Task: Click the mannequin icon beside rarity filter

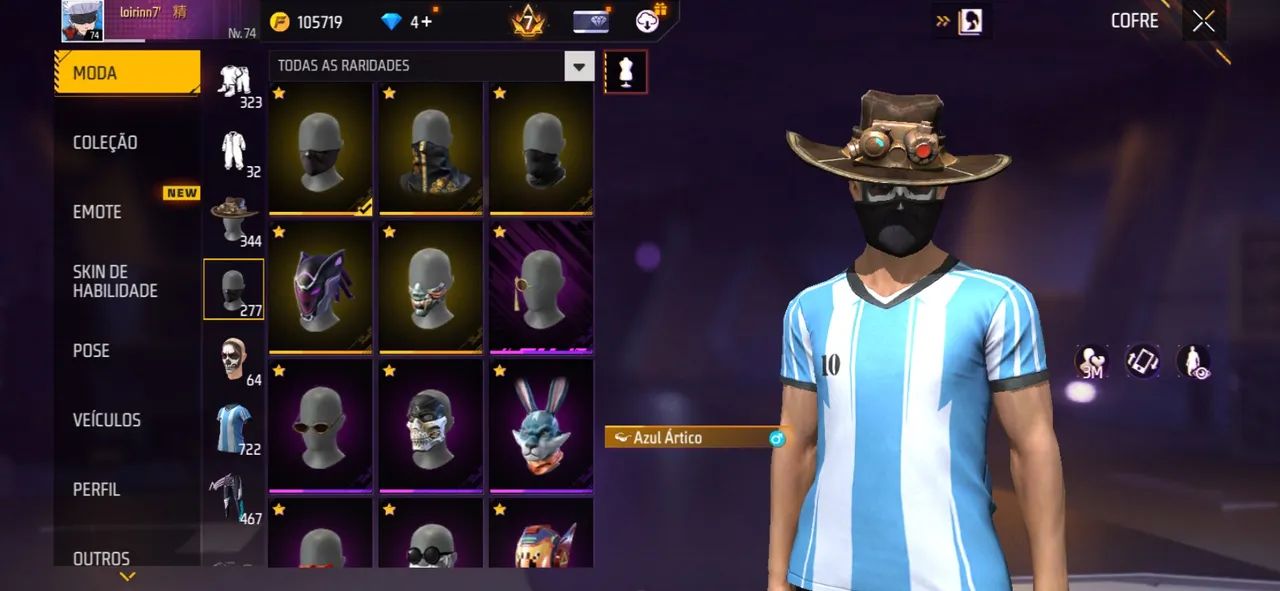Action: coord(626,72)
